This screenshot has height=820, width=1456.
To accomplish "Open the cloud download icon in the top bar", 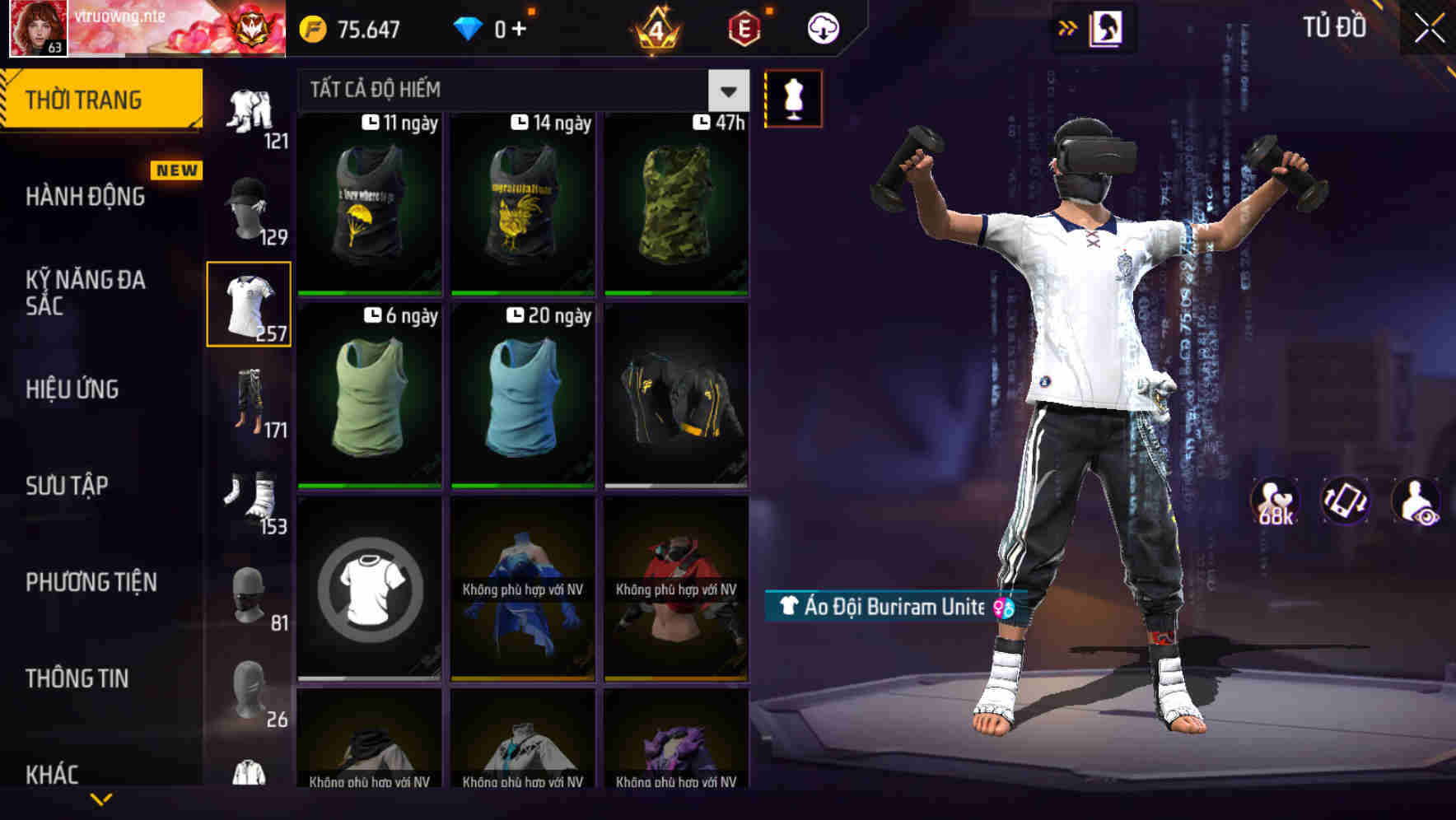I will [823, 27].
